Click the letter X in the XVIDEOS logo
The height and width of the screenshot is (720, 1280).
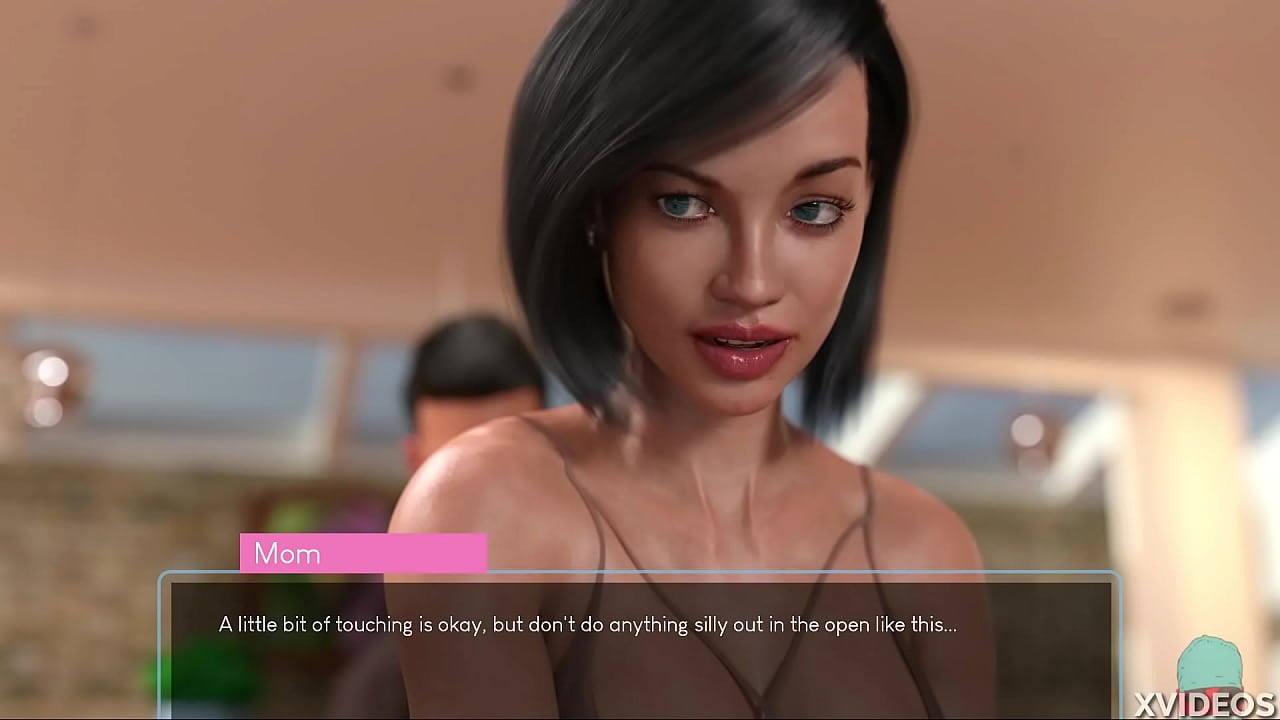pos(1145,702)
